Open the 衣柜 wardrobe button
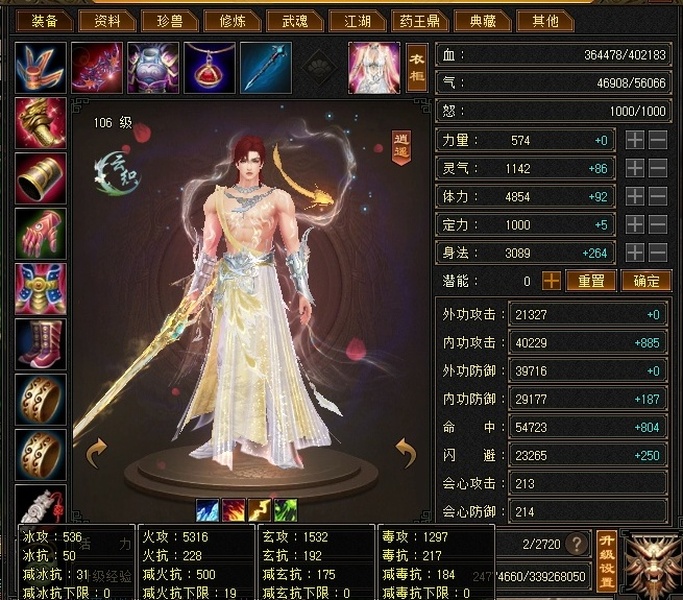This screenshot has width=683, height=600. click(417, 66)
